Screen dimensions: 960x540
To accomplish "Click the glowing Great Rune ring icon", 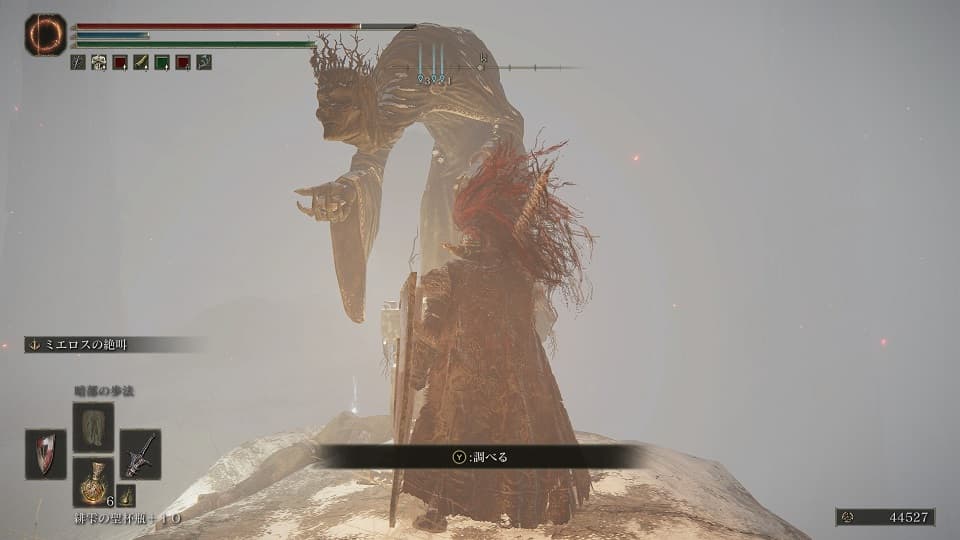I will pos(45,35).
